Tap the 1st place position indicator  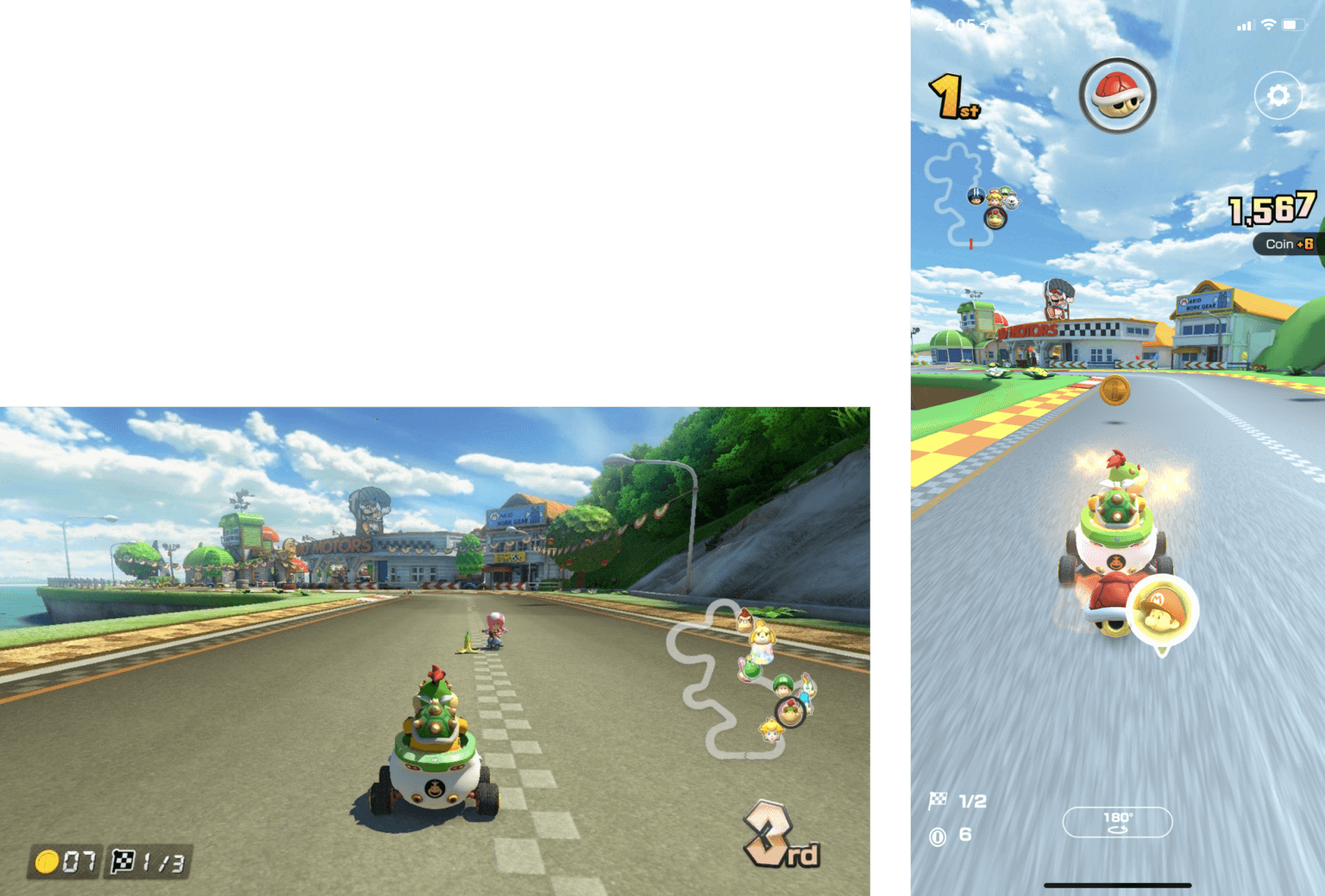click(x=951, y=95)
